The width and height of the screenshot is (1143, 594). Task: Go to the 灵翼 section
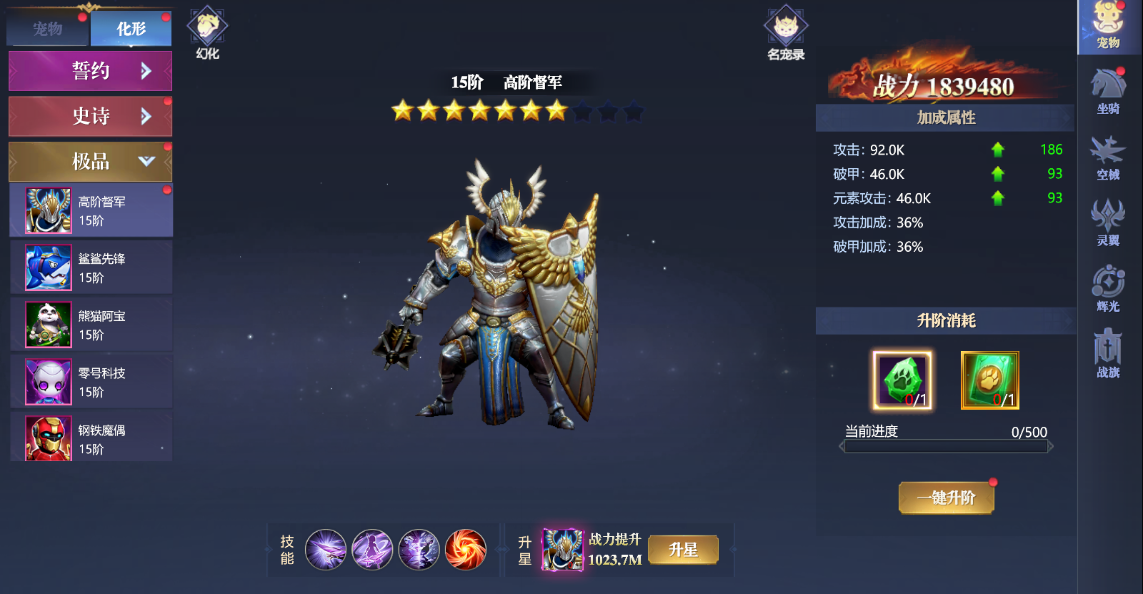coord(1108,220)
